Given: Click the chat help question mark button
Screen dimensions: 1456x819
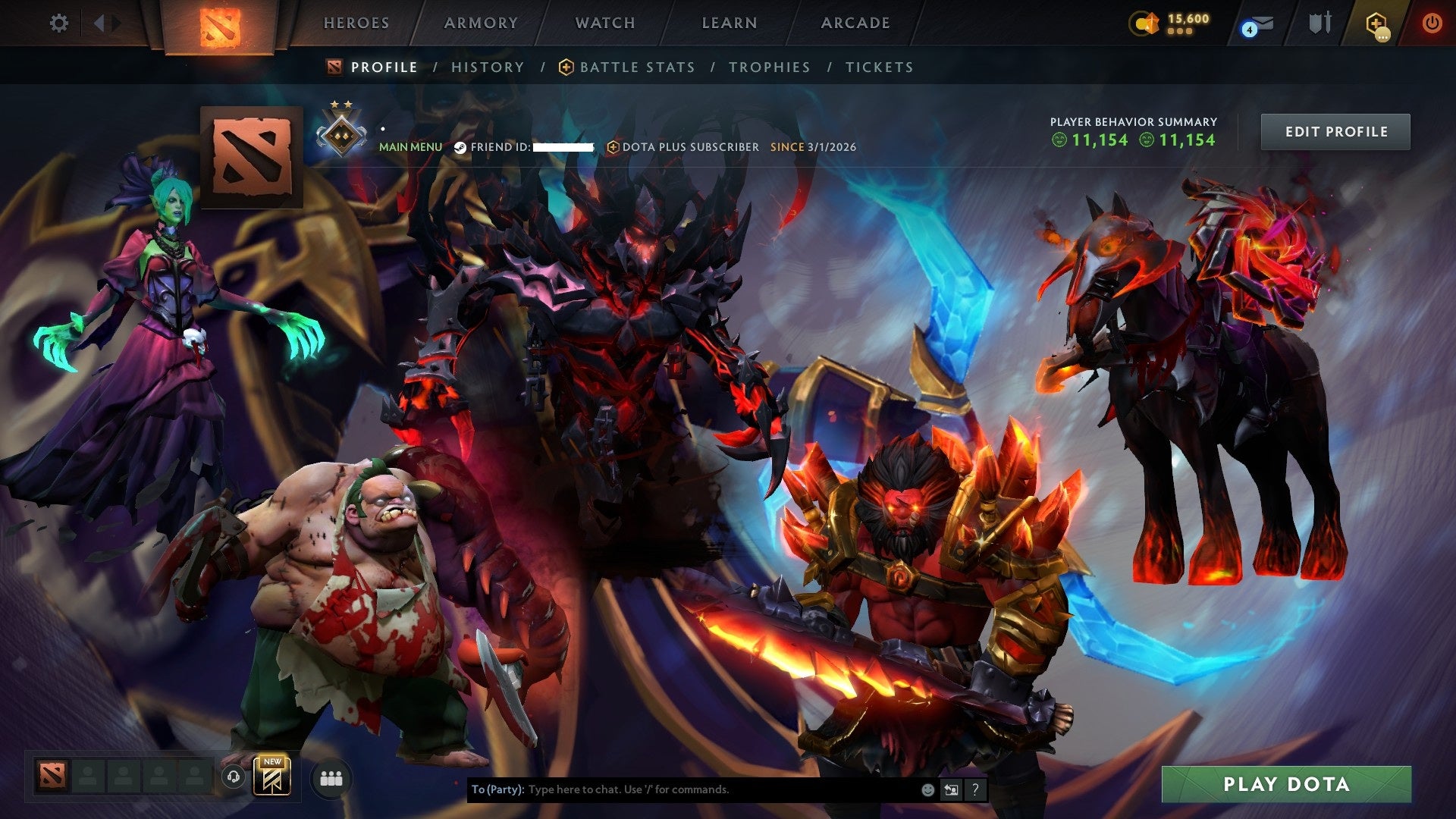Looking at the screenshot, I should [974, 789].
